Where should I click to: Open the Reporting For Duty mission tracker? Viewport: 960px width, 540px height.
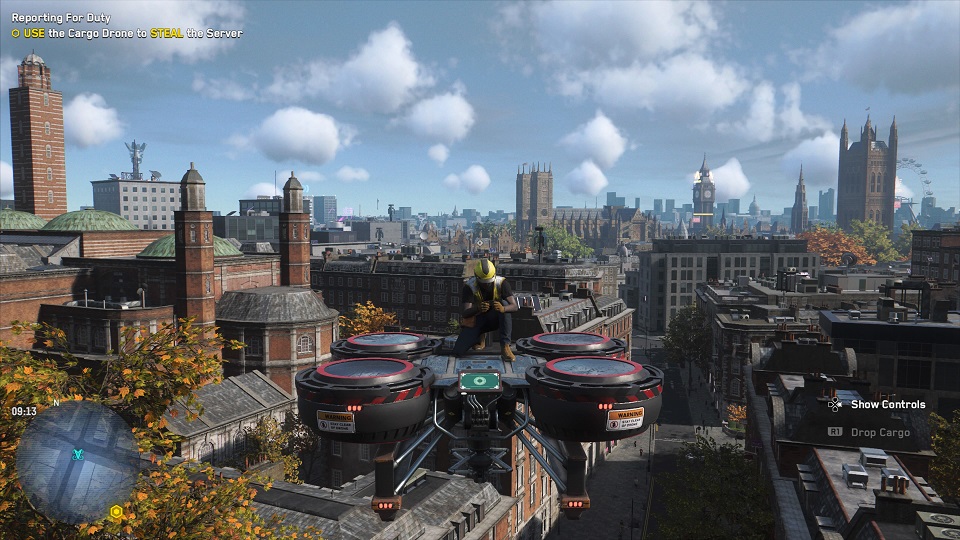(x=61, y=18)
